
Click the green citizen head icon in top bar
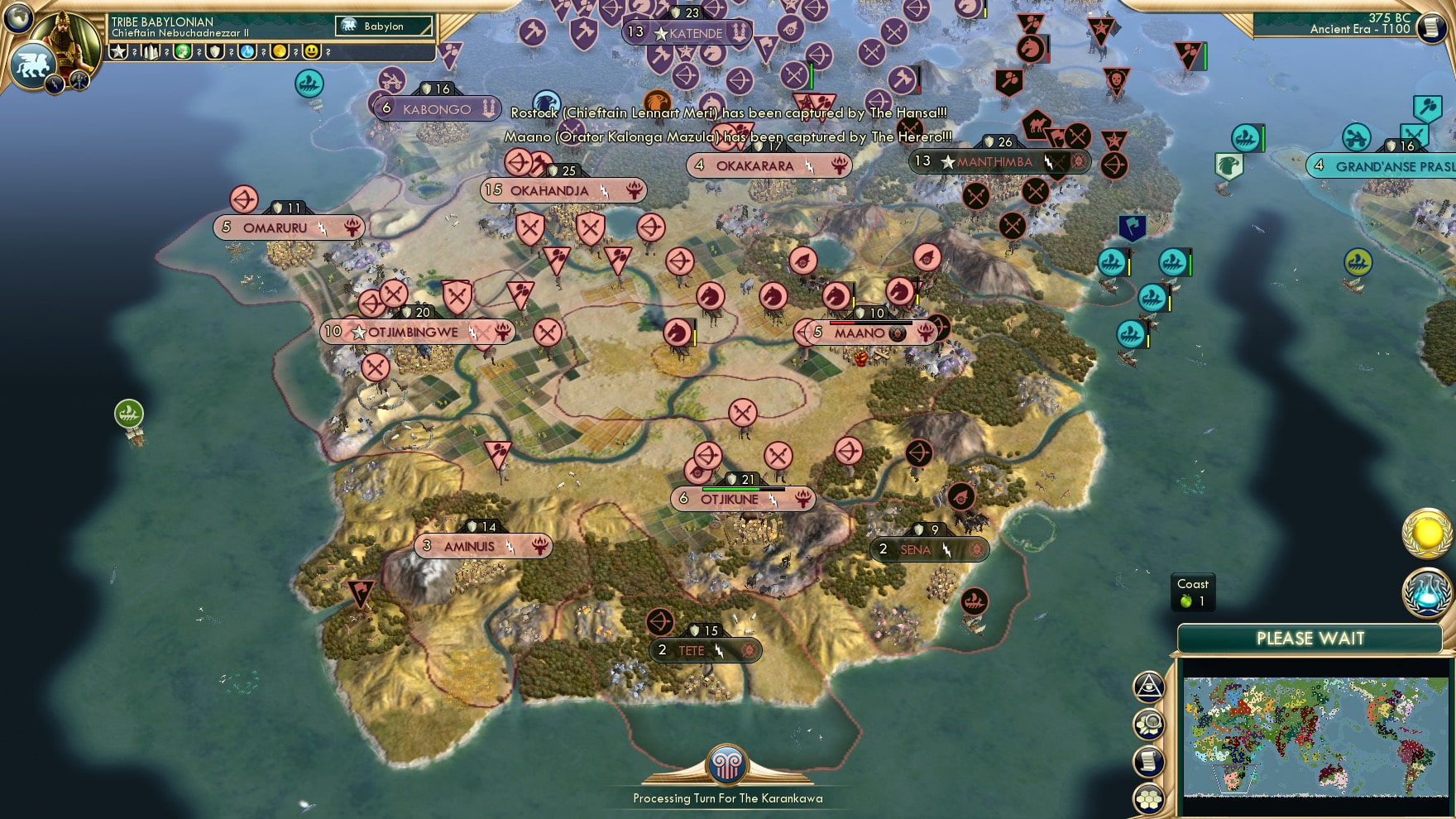pyautogui.click(x=182, y=52)
